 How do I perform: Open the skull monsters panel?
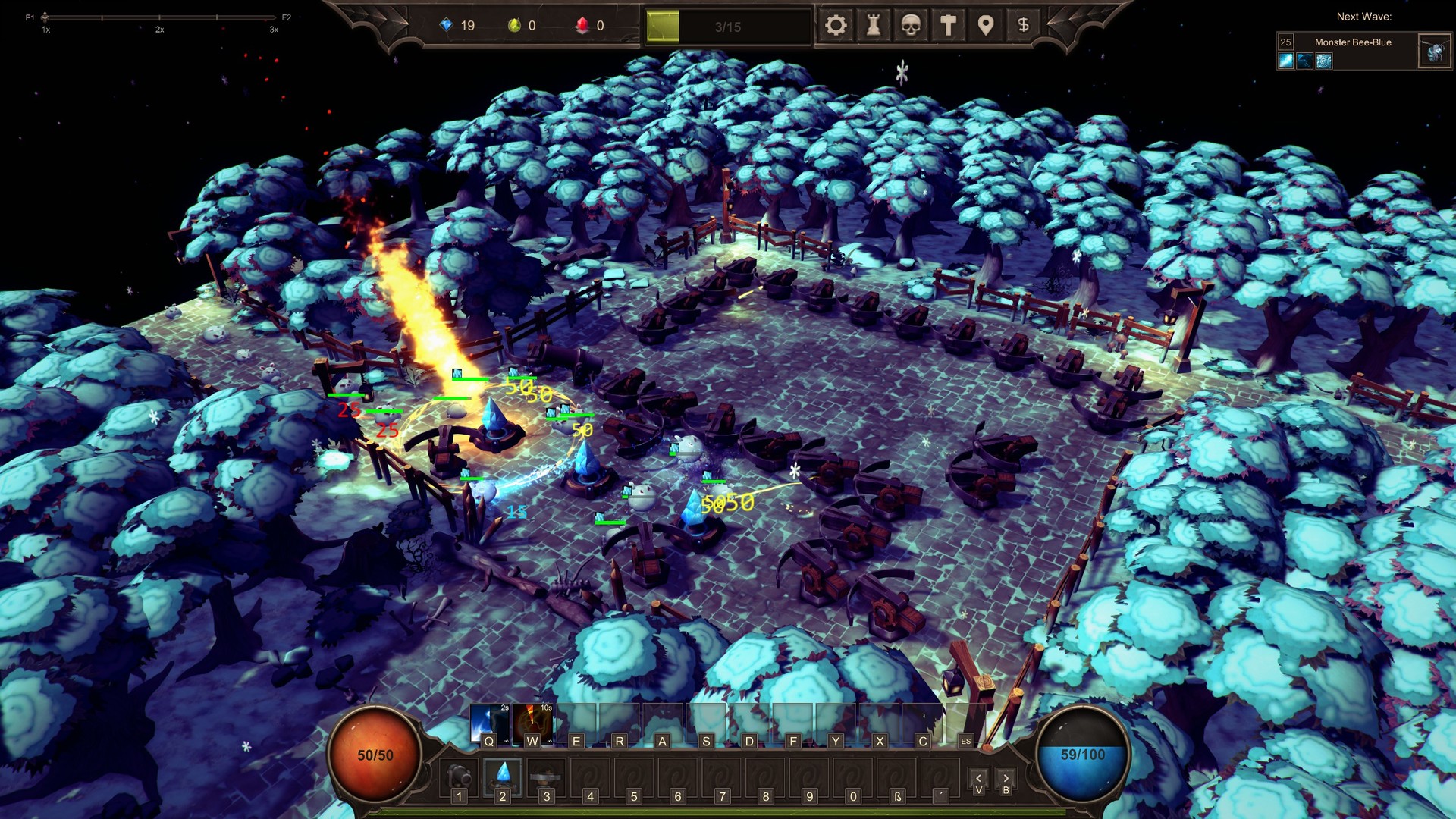910,25
